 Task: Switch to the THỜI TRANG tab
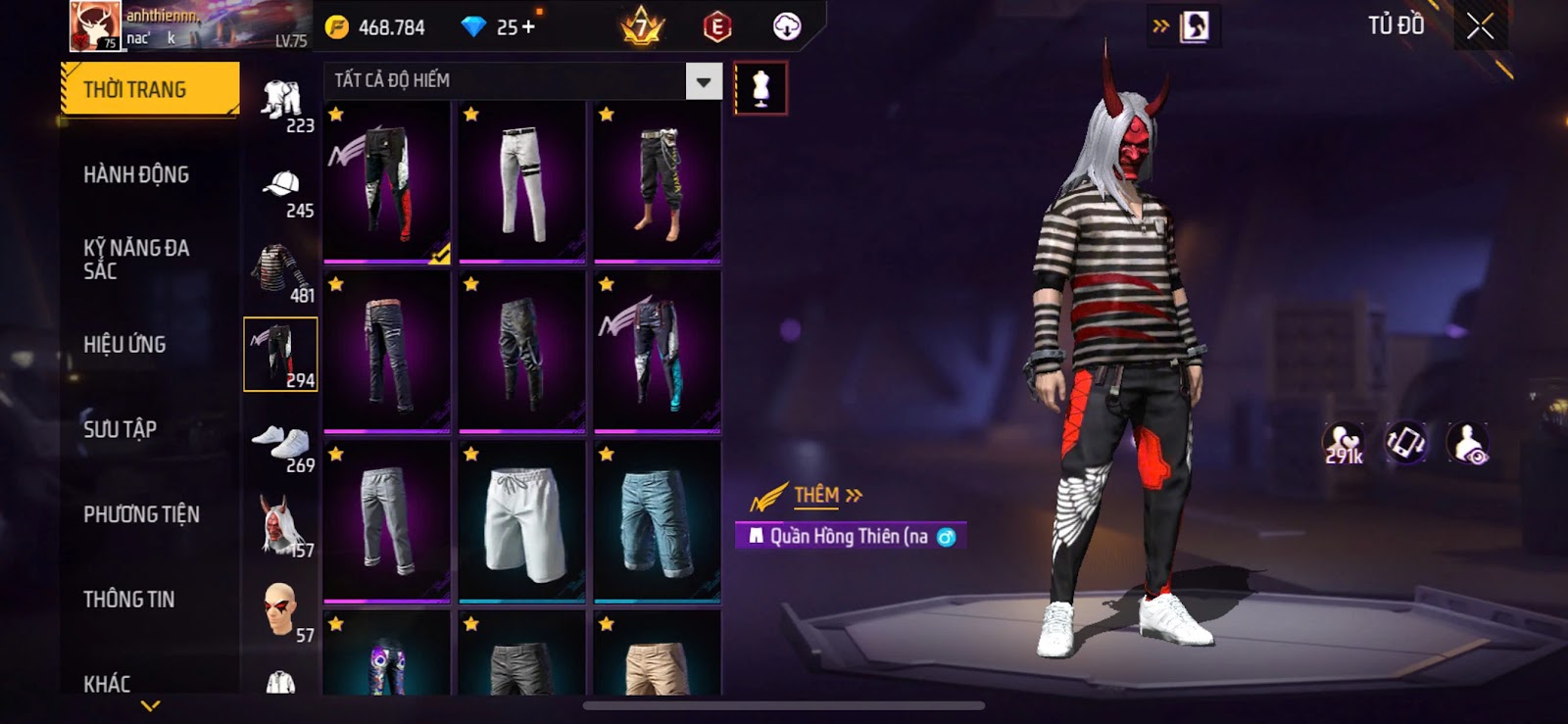click(x=149, y=89)
